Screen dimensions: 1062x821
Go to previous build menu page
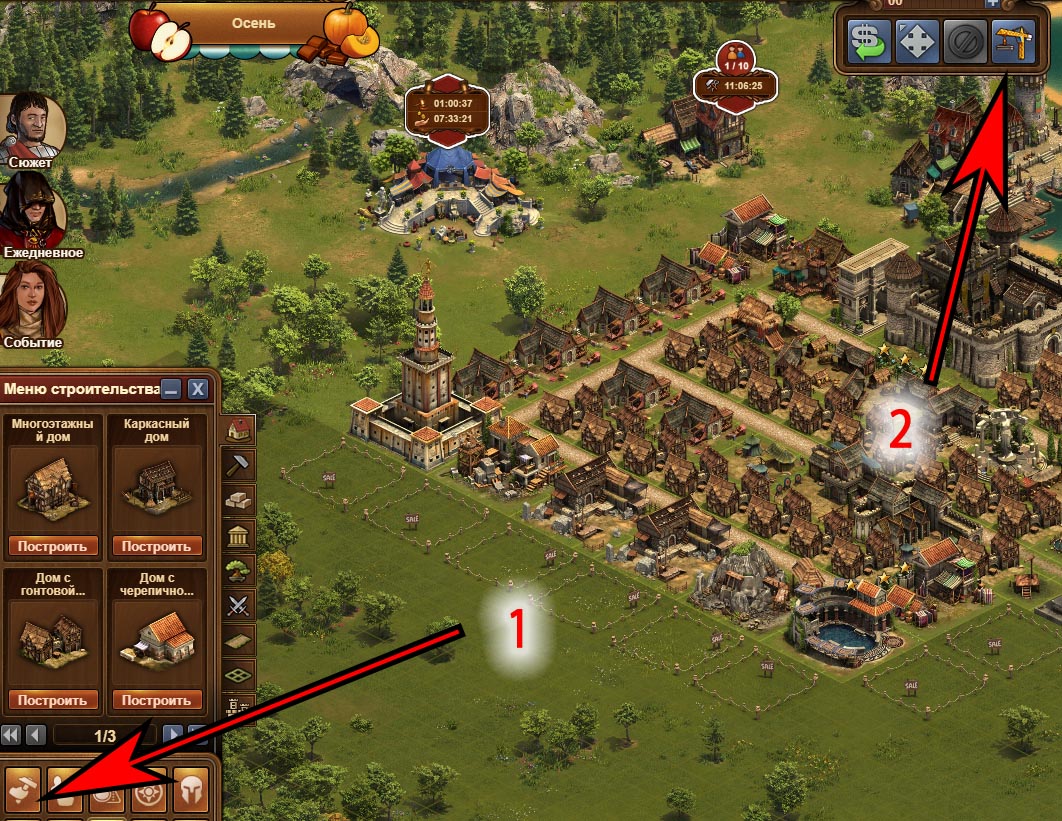36,735
